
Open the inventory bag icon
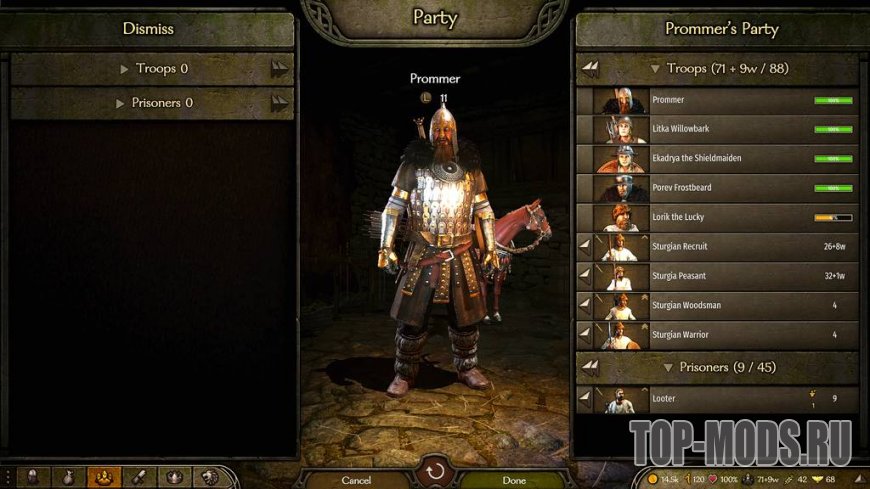[x=68, y=478]
